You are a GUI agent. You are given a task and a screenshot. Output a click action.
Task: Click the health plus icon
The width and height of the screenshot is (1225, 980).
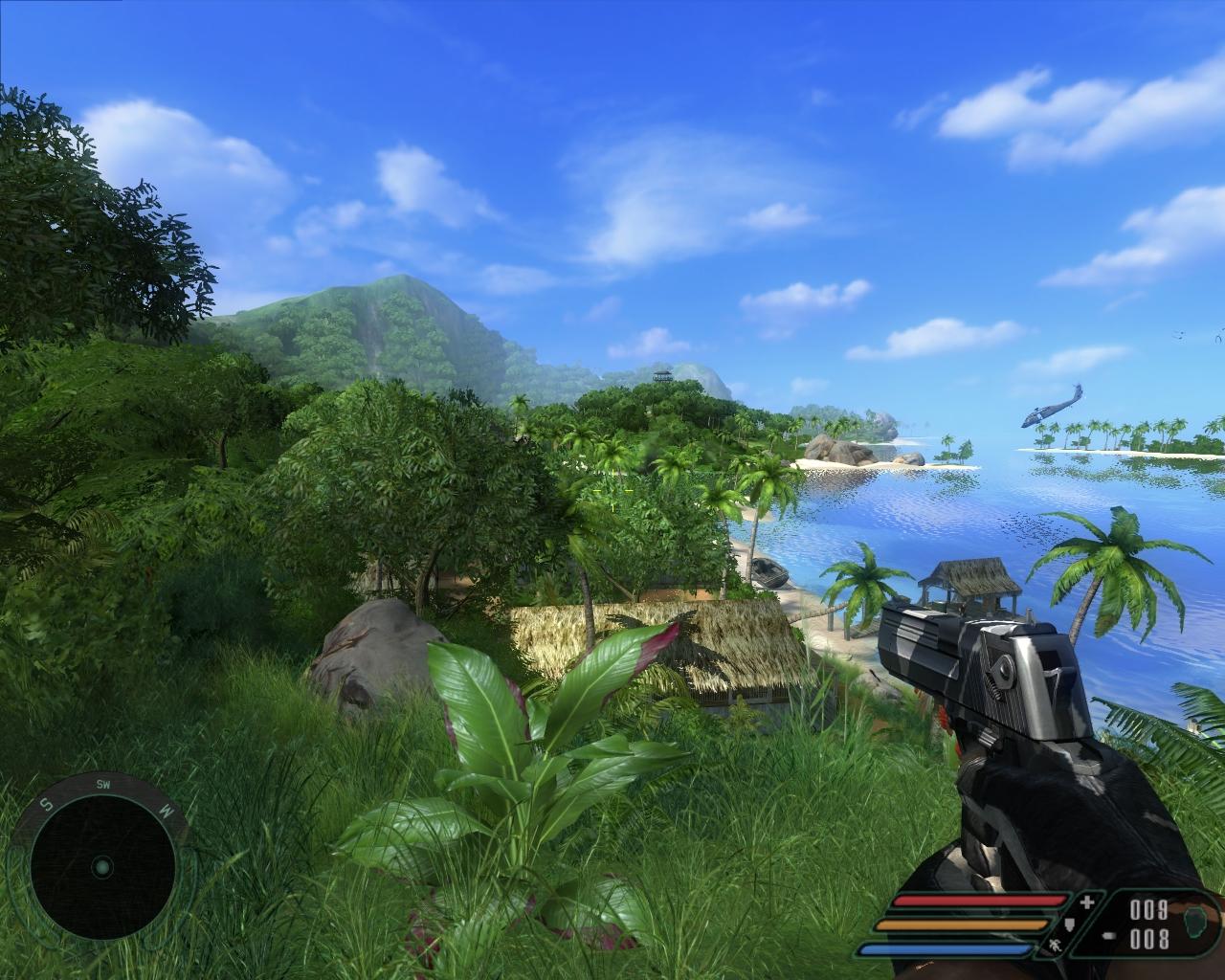tap(1086, 902)
